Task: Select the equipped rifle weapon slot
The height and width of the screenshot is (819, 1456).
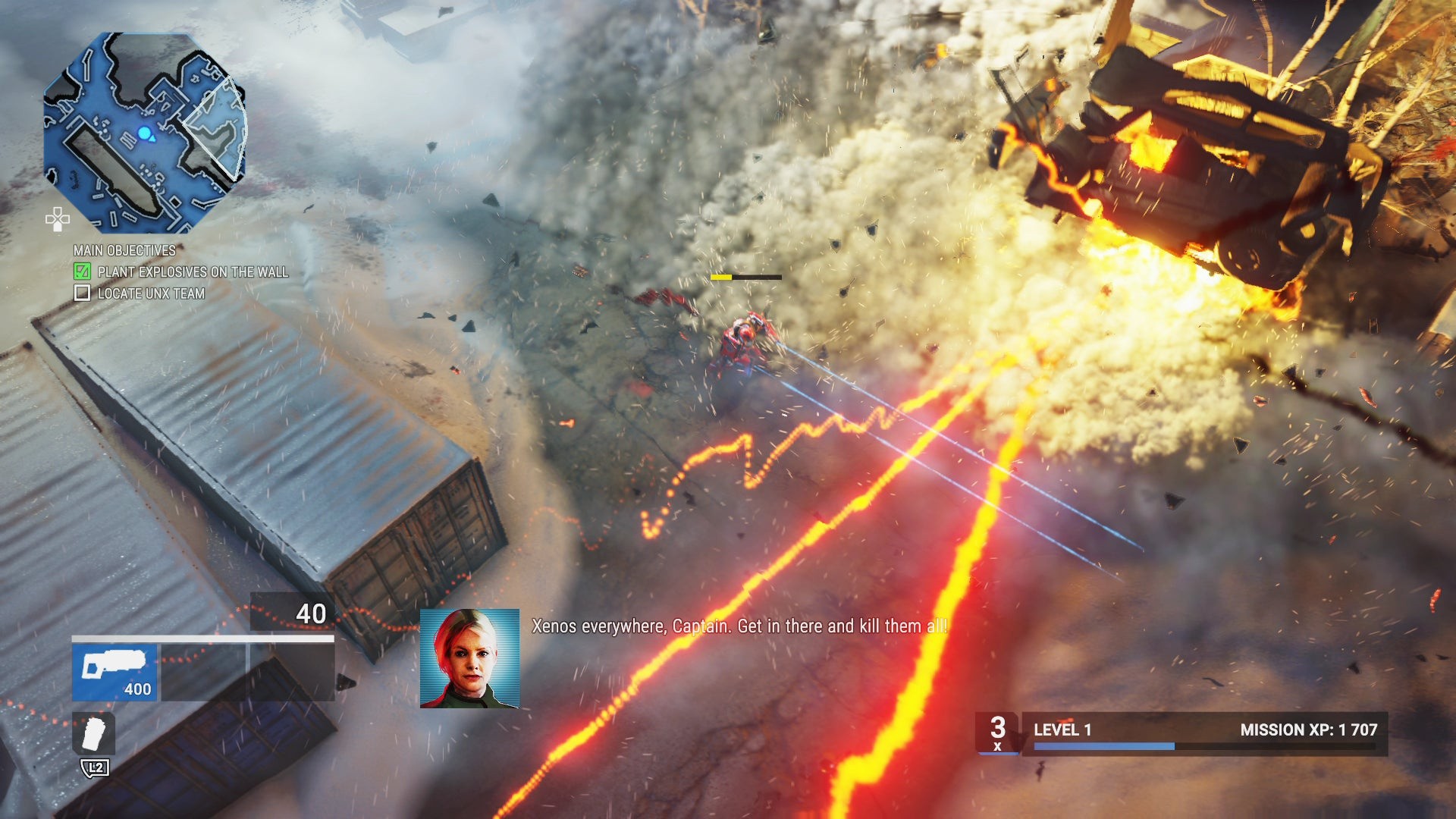Action: [x=115, y=672]
